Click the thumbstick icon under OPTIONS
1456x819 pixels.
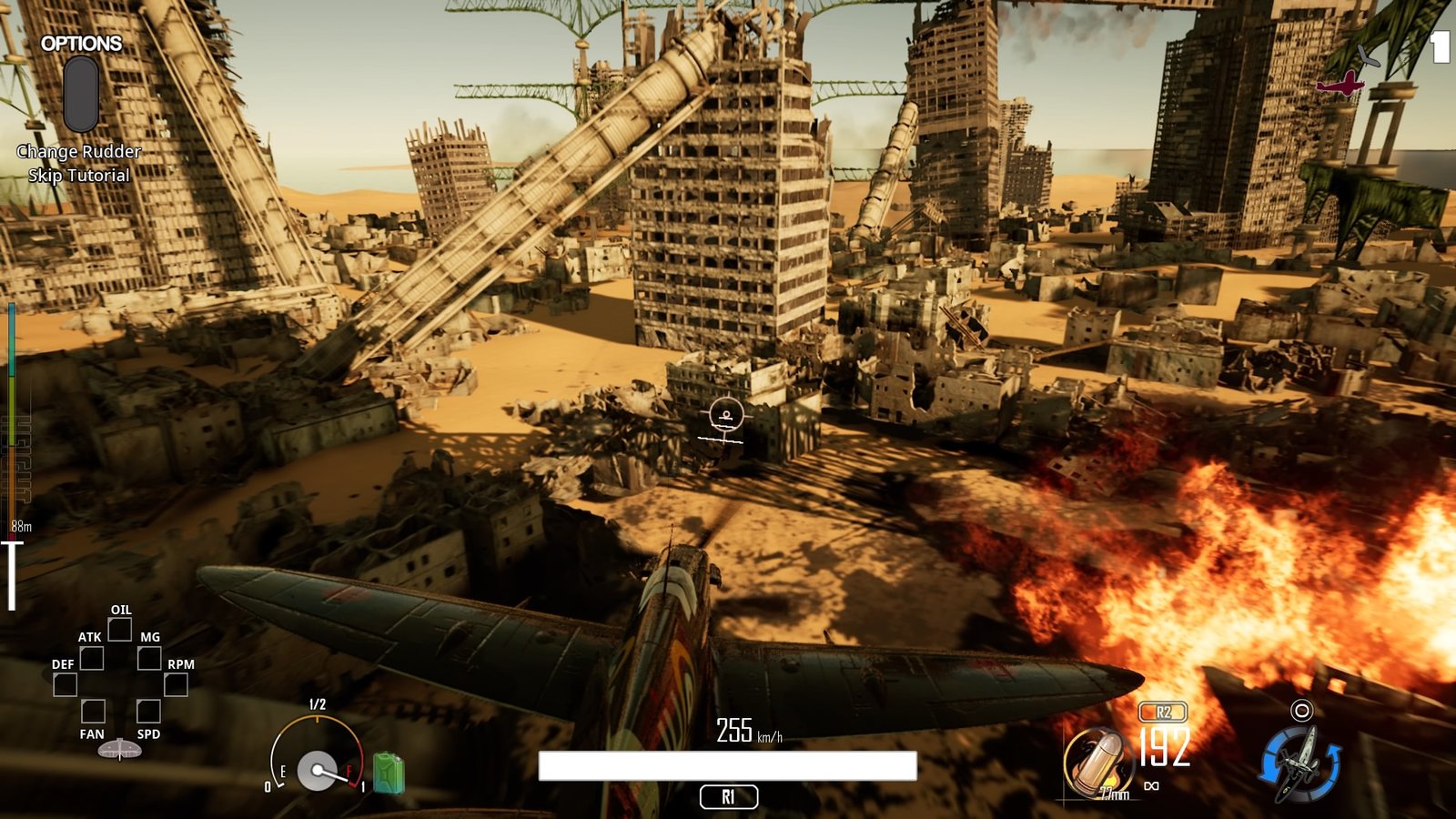pyautogui.click(x=80, y=94)
